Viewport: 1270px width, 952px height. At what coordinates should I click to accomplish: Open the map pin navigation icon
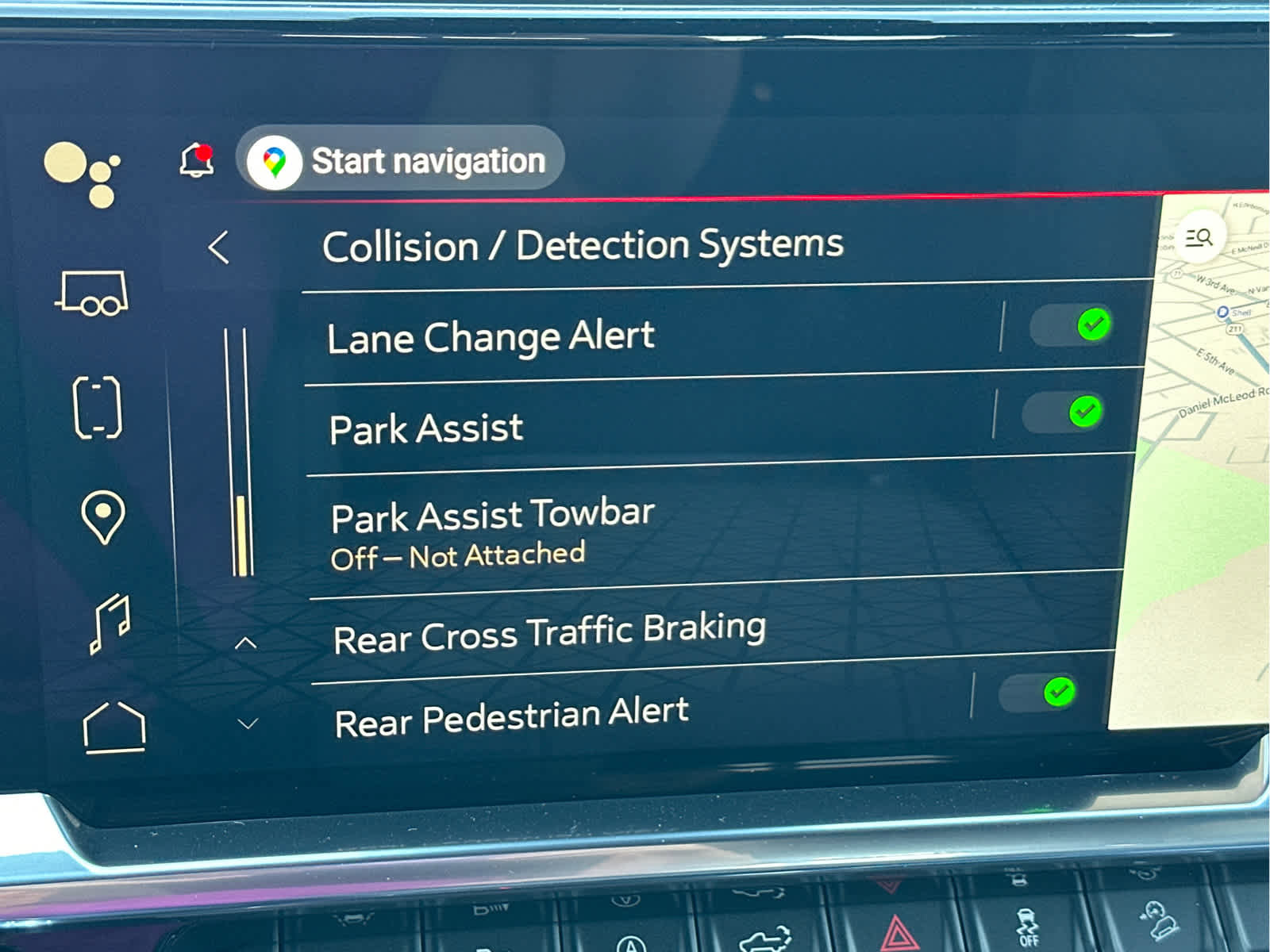(x=103, y=516)
